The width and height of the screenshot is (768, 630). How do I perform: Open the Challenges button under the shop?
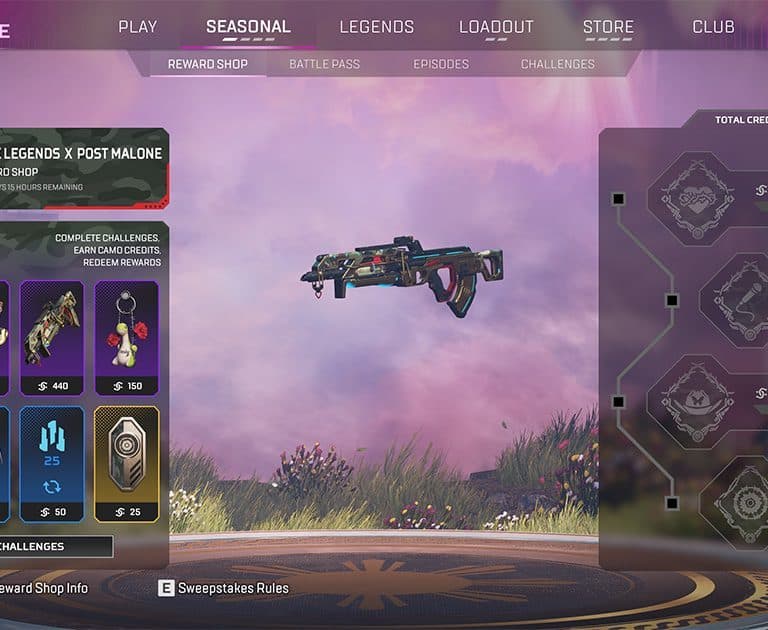click(x=55, y=547)
